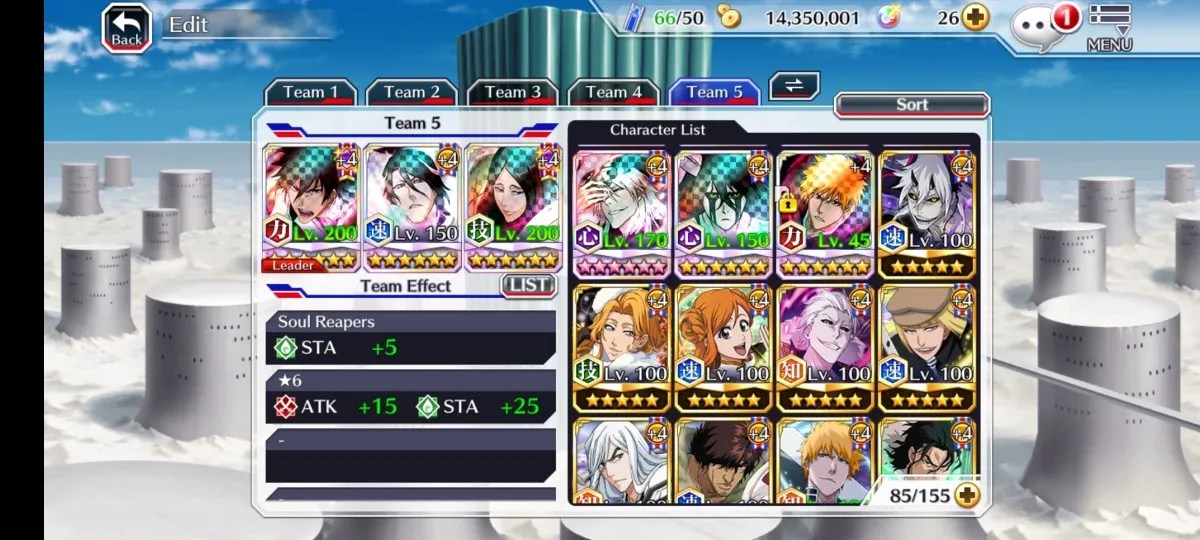Click the team swap arrows button
The width and height of the screenshot is (1200, 540).
tap(794, 86)
